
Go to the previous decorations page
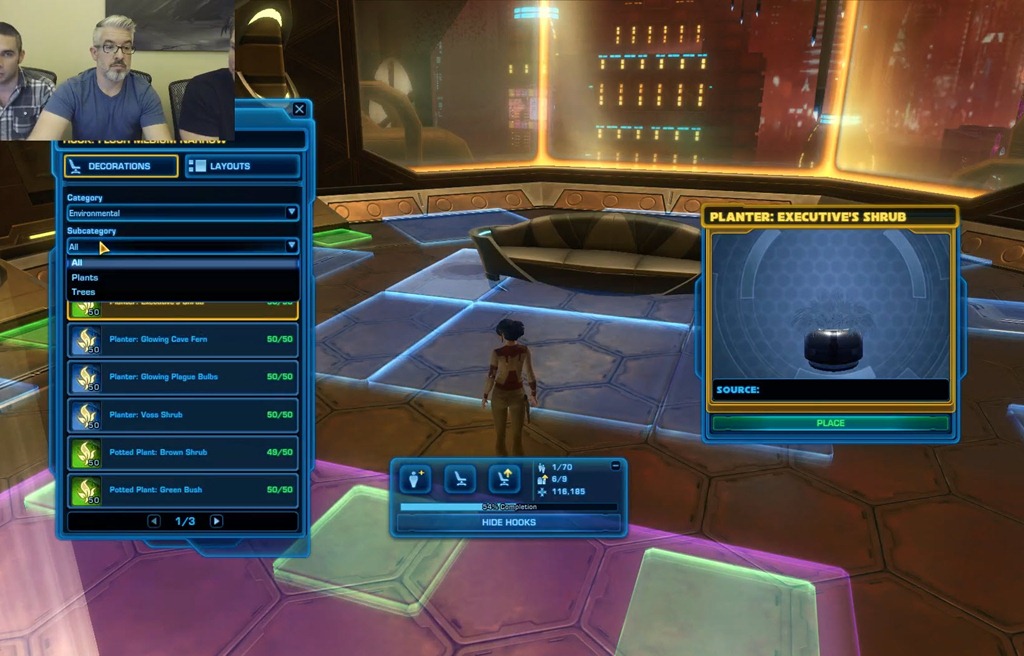153,521
